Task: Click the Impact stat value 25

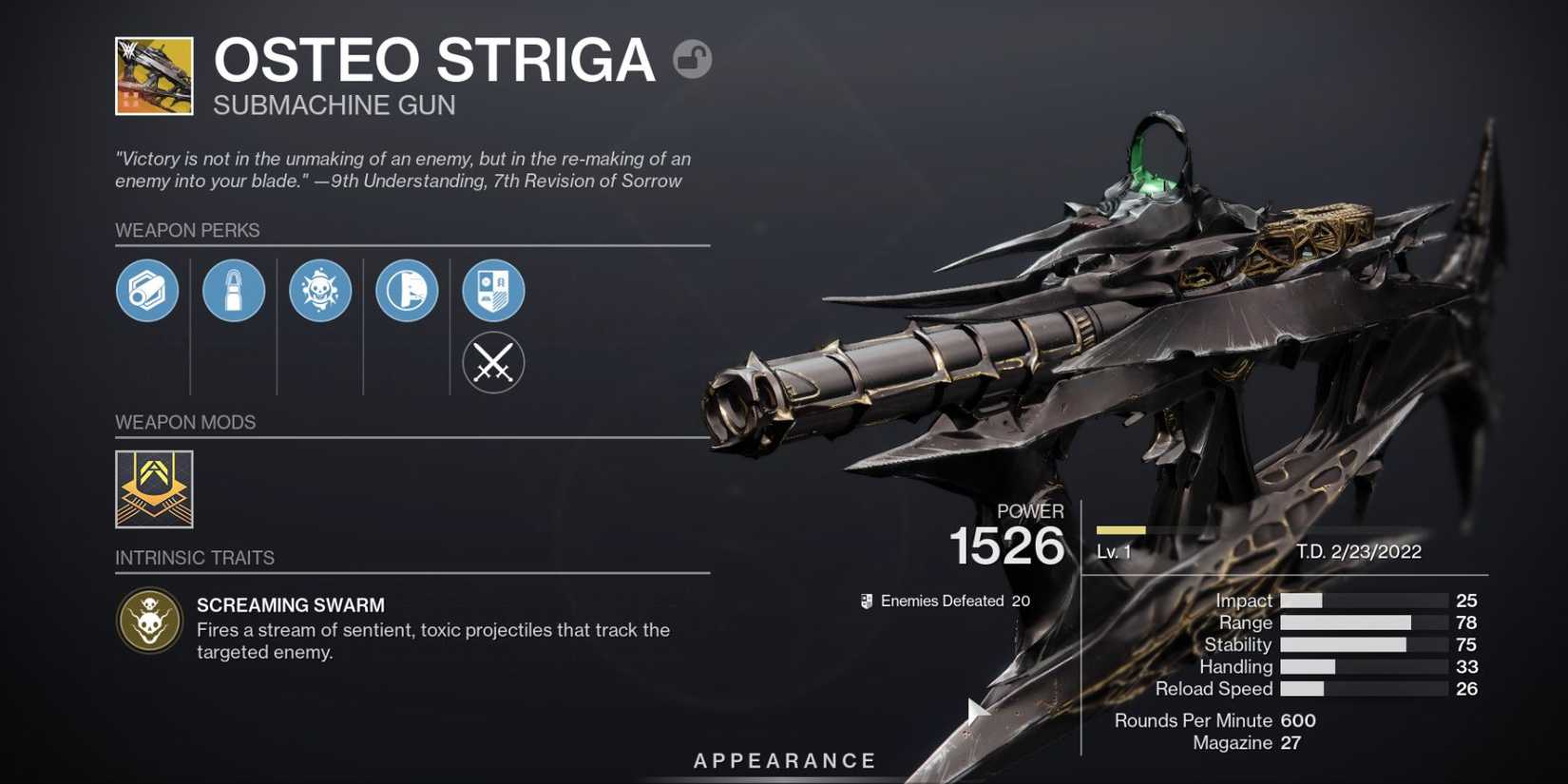Action: (x=1465, y=601)
